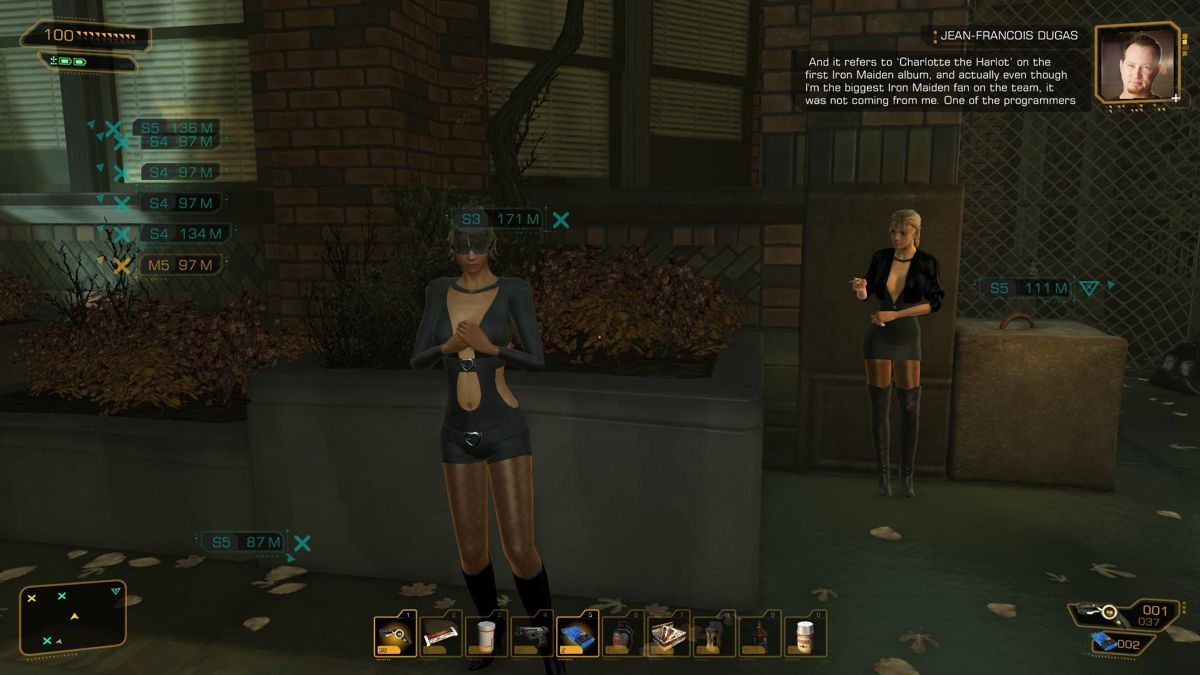The height and width of the screenshot is (675, 1200).
Task: Select the open box item in slot 7
Action: [x=669, y=634]
